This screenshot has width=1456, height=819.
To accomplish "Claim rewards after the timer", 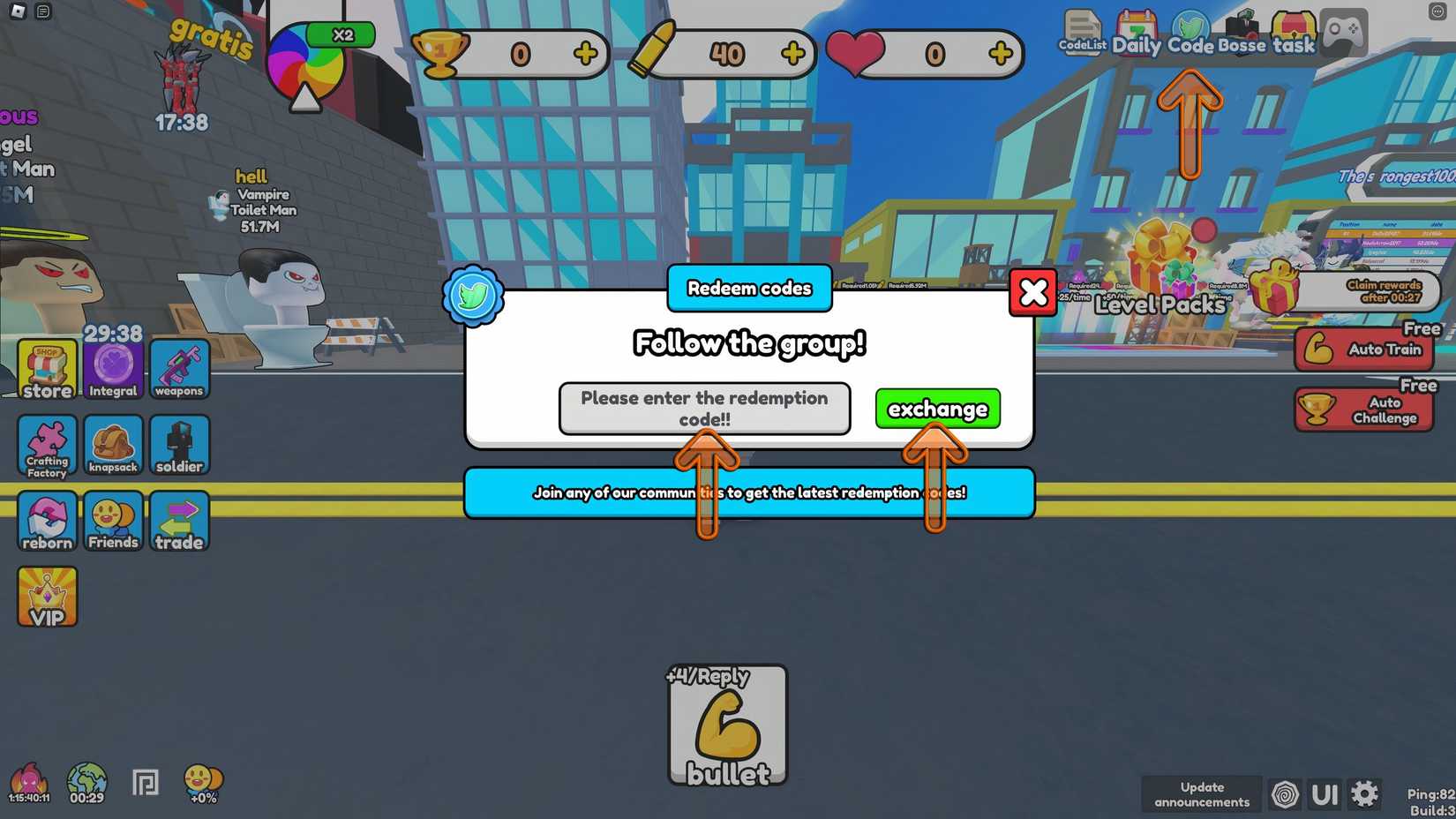I will pos(1383,291).
